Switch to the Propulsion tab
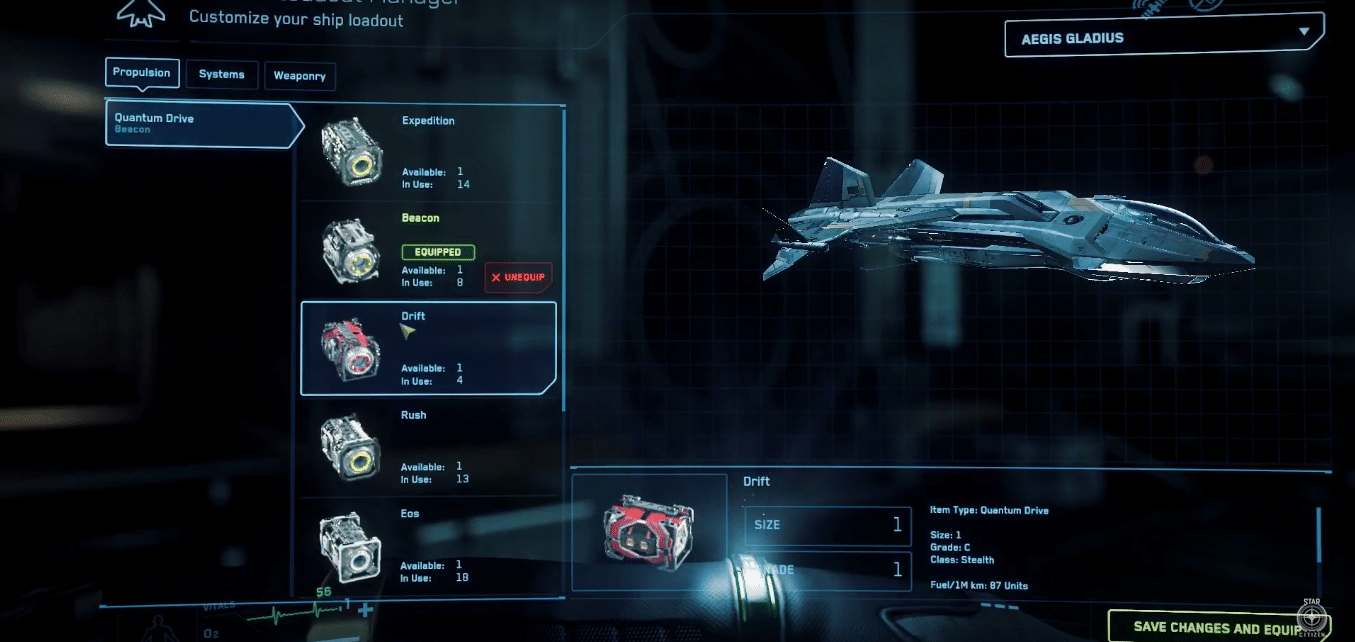Viewport: 1355px width, 642px height. (x=142, y=73)
